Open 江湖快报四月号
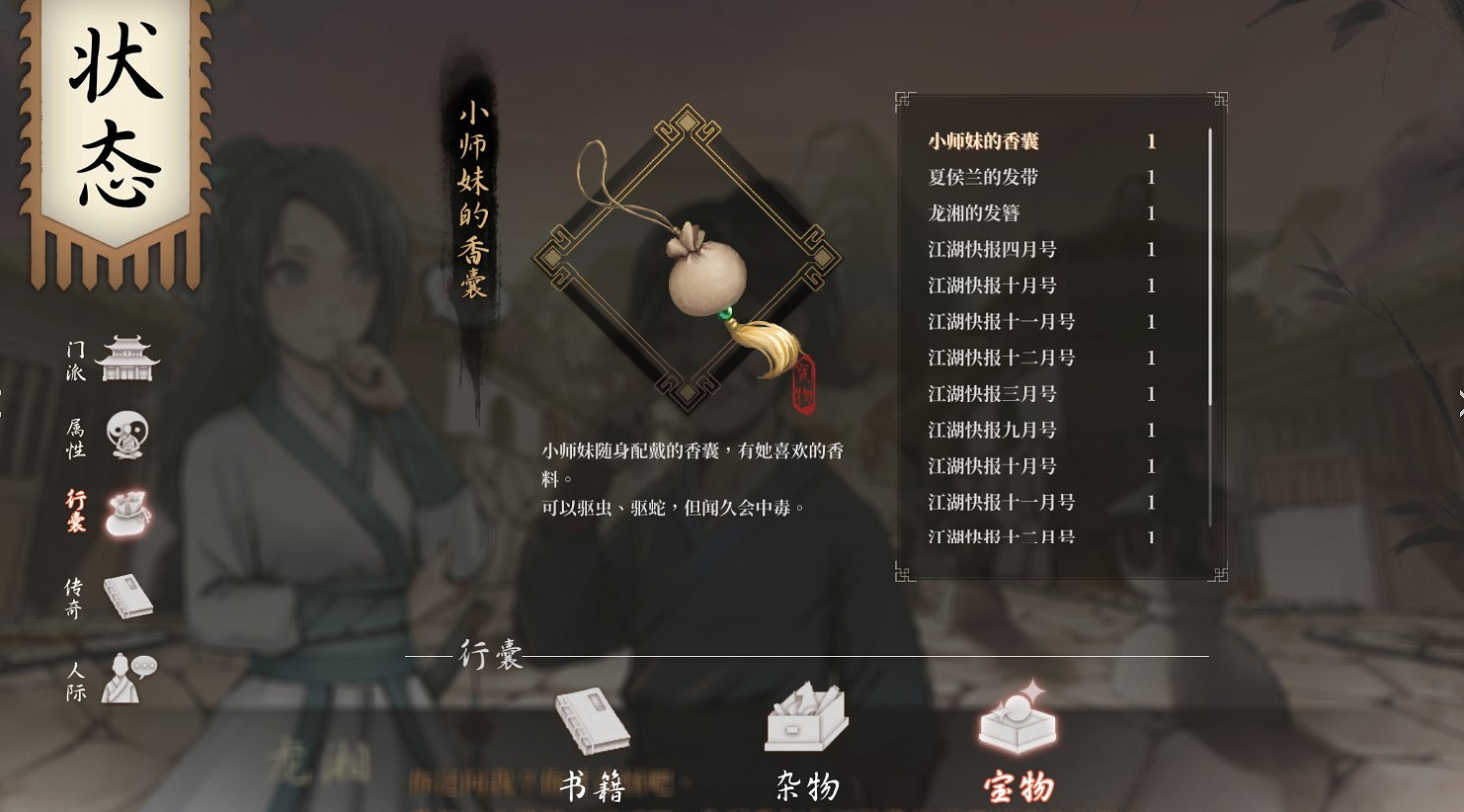This screenshot has height=812, width=1464. pos(993,250)
